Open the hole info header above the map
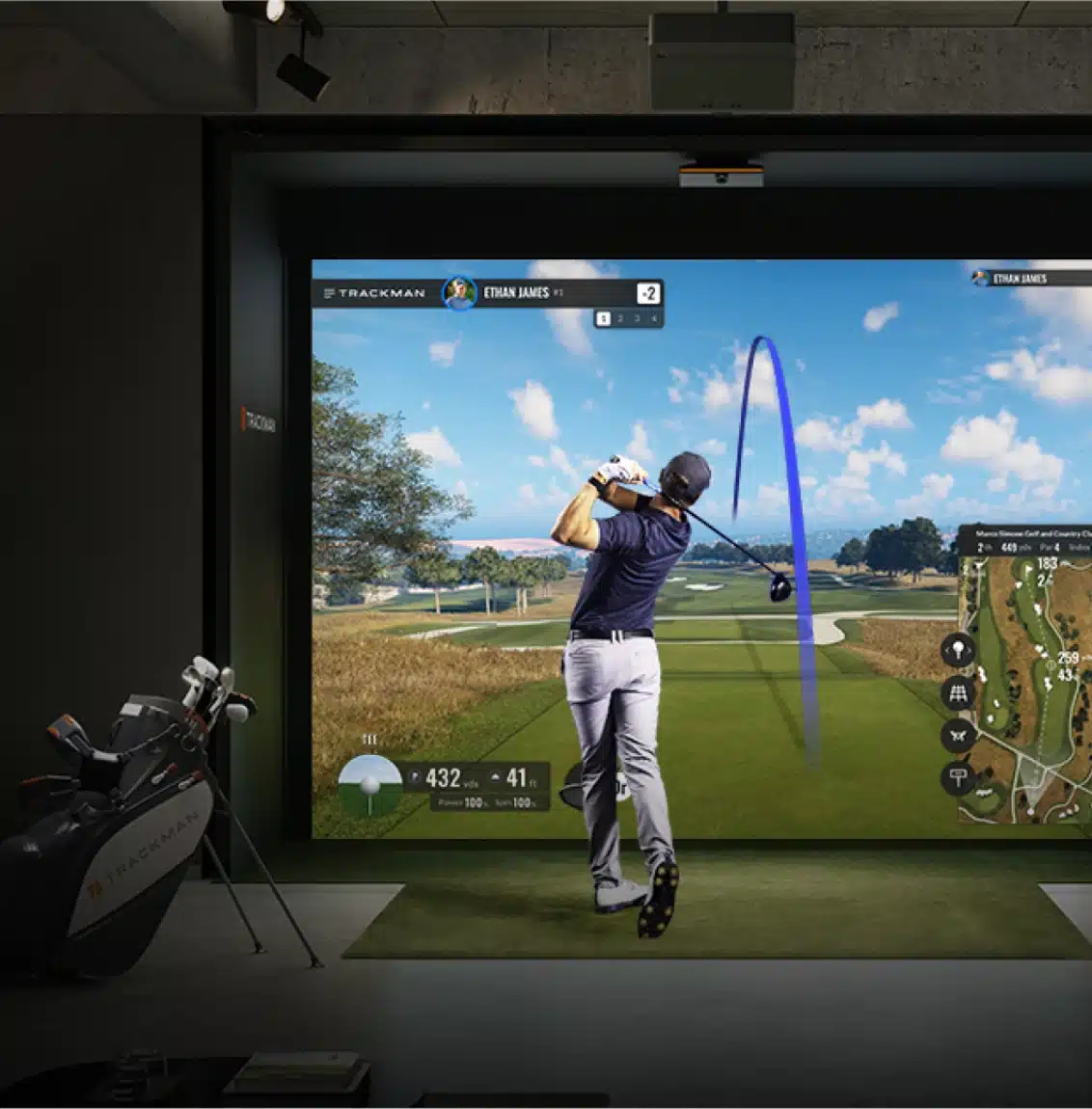Image resolution: width=1092 pixels, height=1109 pixels. (1027, 540)
